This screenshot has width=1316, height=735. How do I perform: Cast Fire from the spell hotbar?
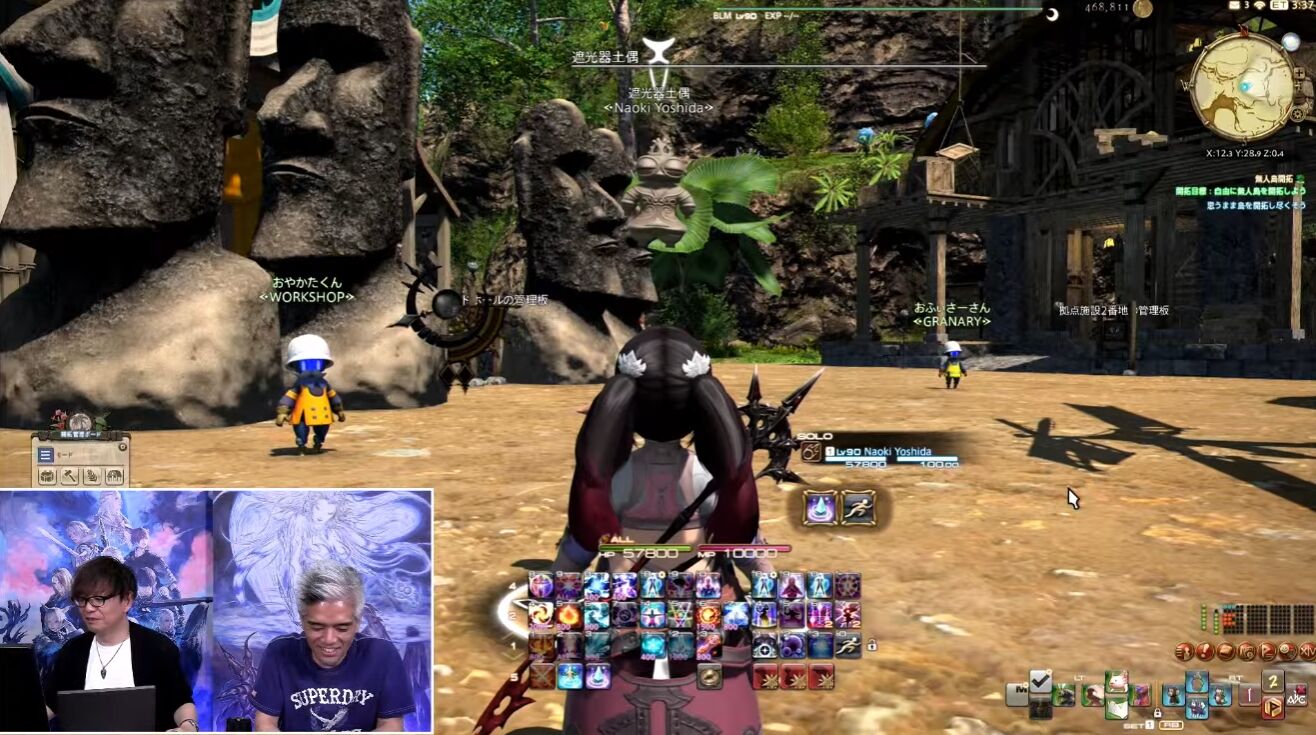568,616
